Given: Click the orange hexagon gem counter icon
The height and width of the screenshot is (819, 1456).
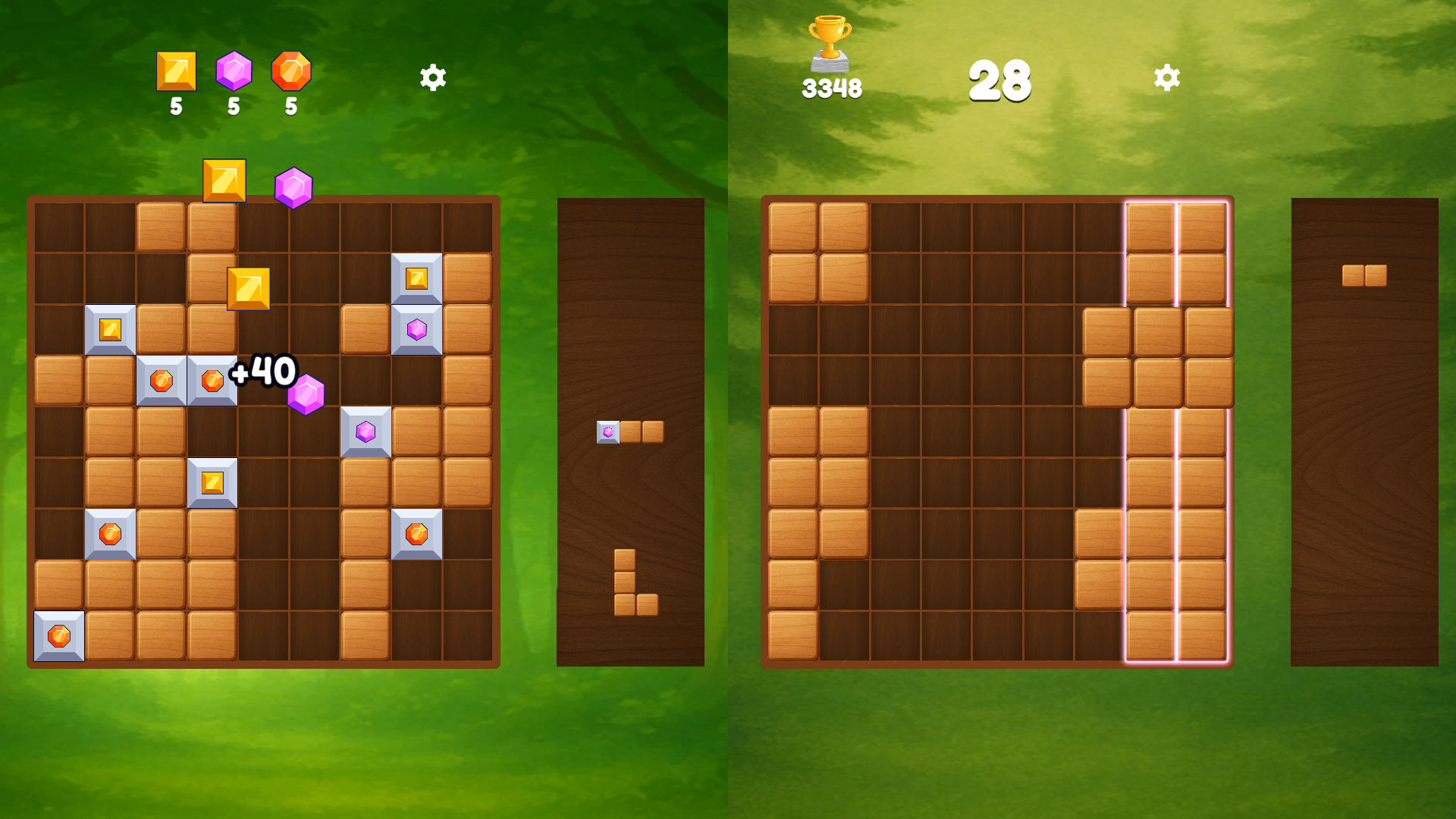Looking at the screenshot, I should click(291, 72).
